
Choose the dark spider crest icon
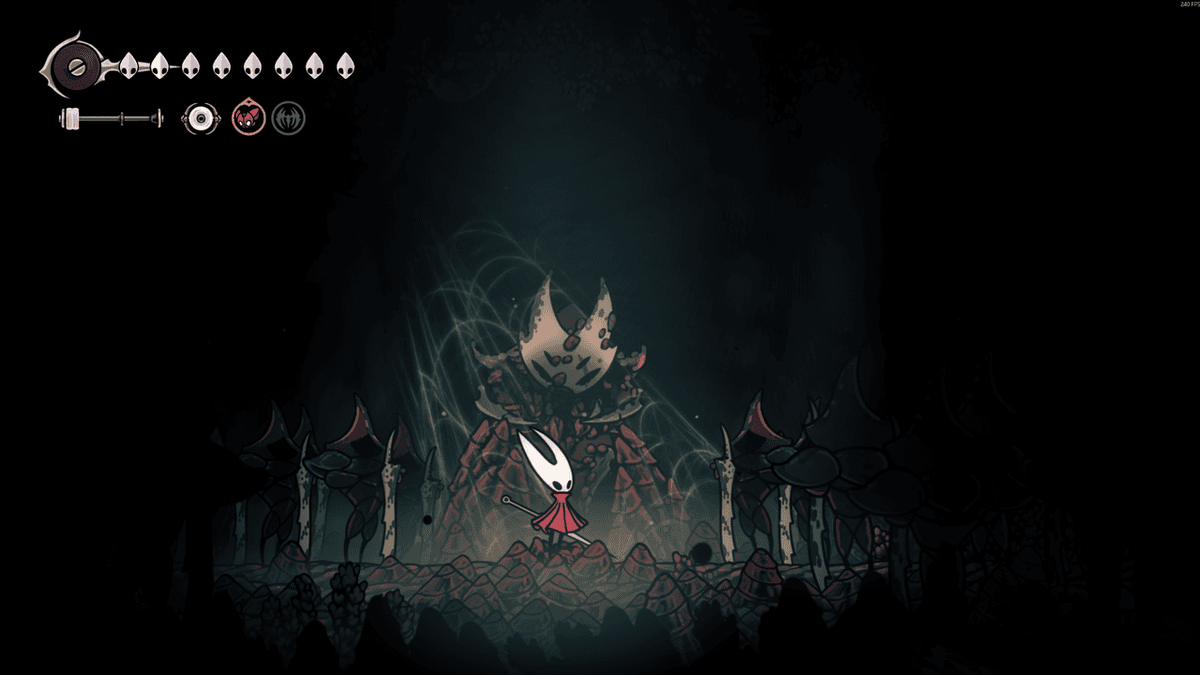[x=288, y=119]
